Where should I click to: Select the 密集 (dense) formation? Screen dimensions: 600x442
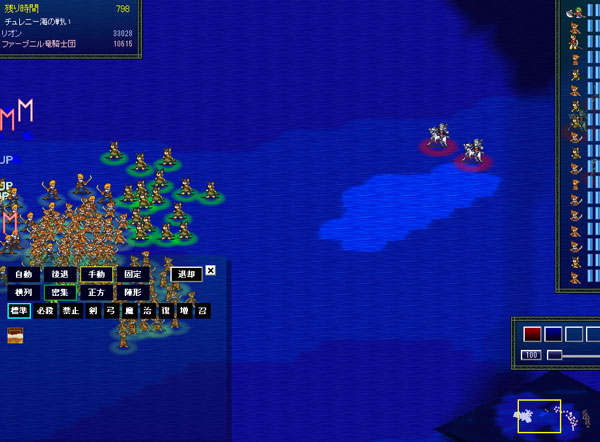click(60, 293)
